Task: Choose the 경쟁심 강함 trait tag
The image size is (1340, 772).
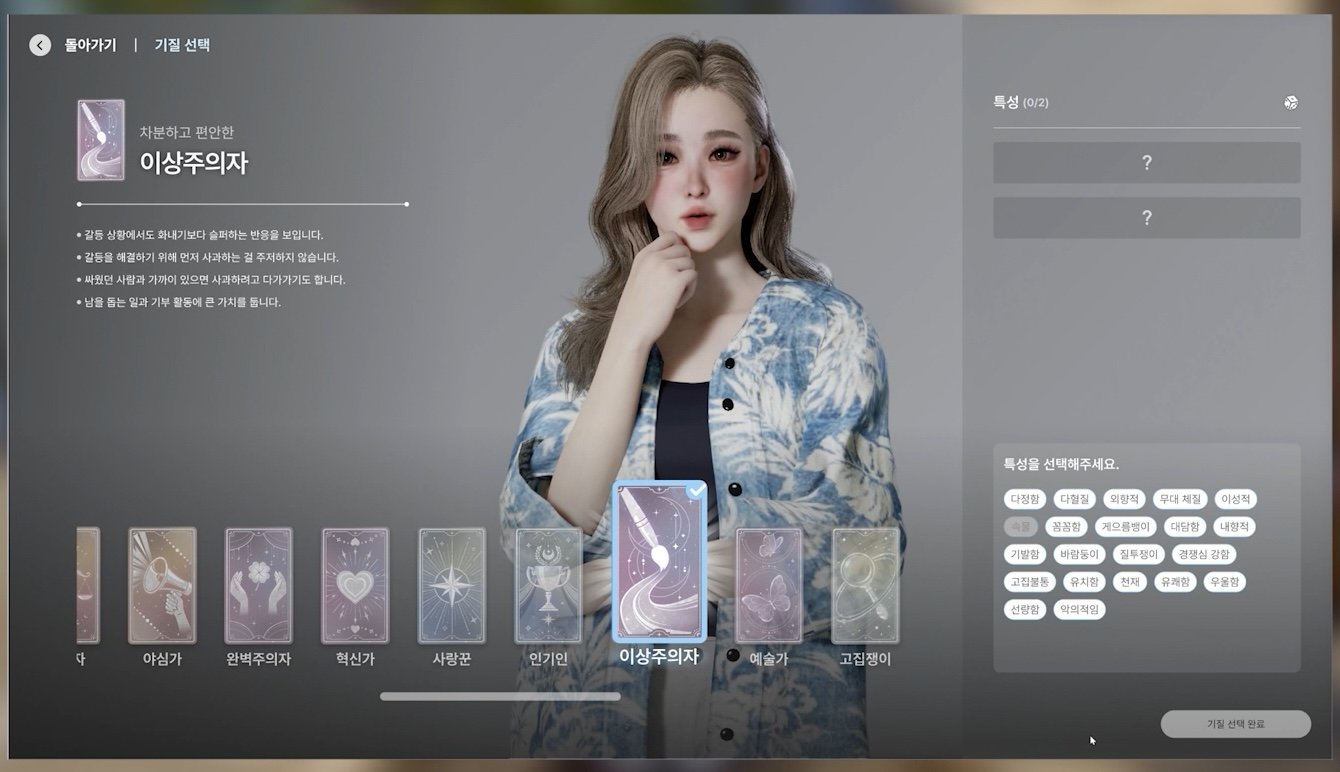Action: [1203, 554]
